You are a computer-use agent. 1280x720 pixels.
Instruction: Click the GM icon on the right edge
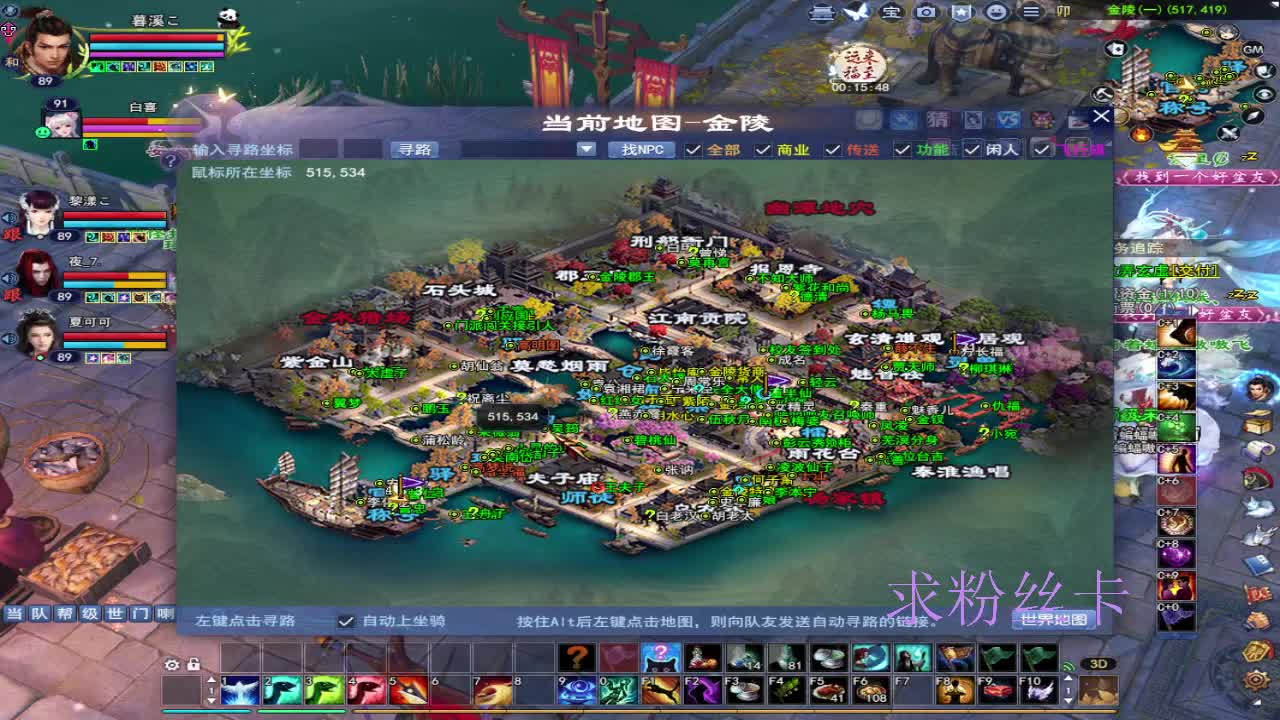1251,50
